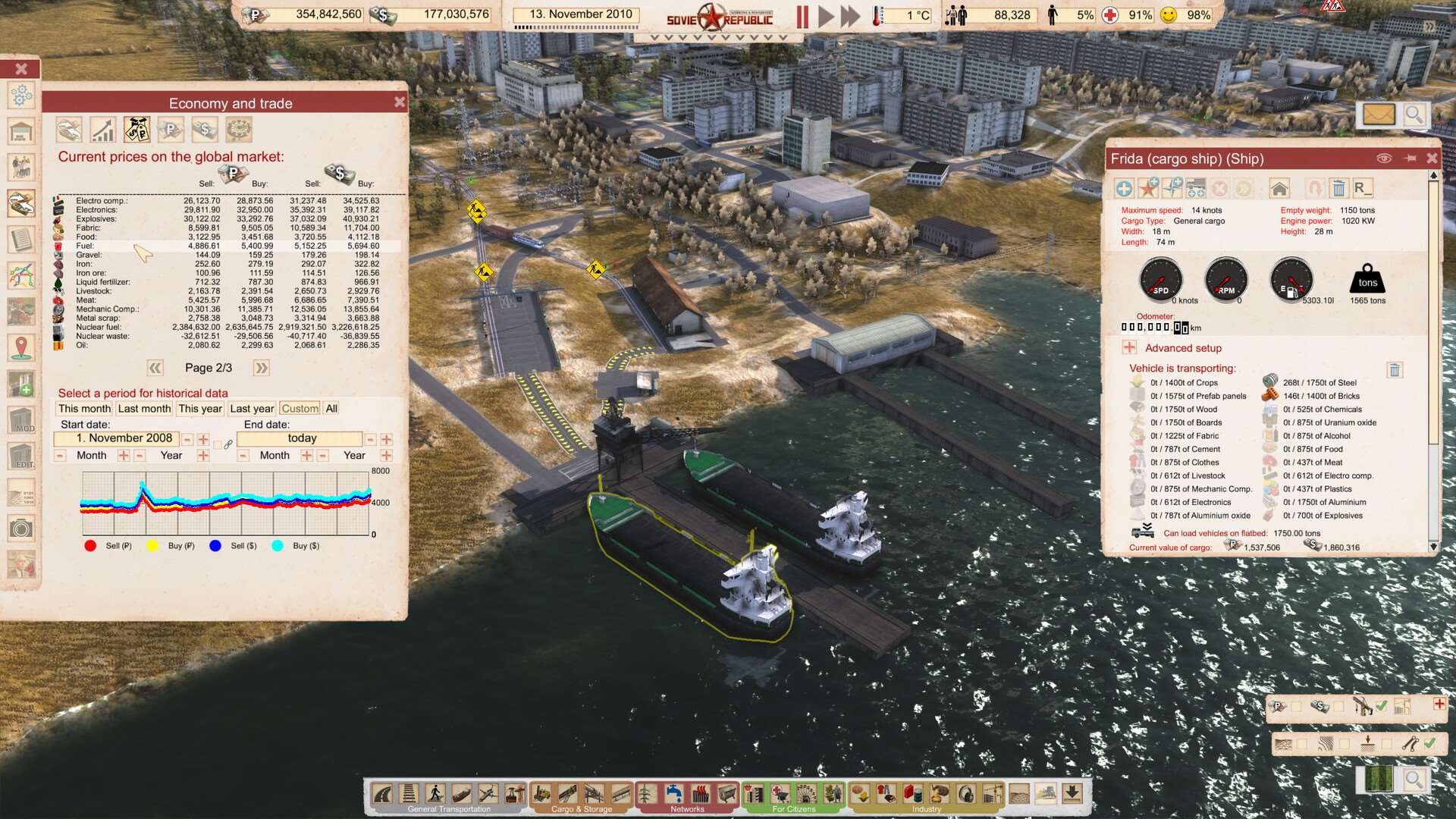Close the Frida cargo ship window
Image resolution: width=1456 pixels, height=819 pixels.
tap(1432, 158)
